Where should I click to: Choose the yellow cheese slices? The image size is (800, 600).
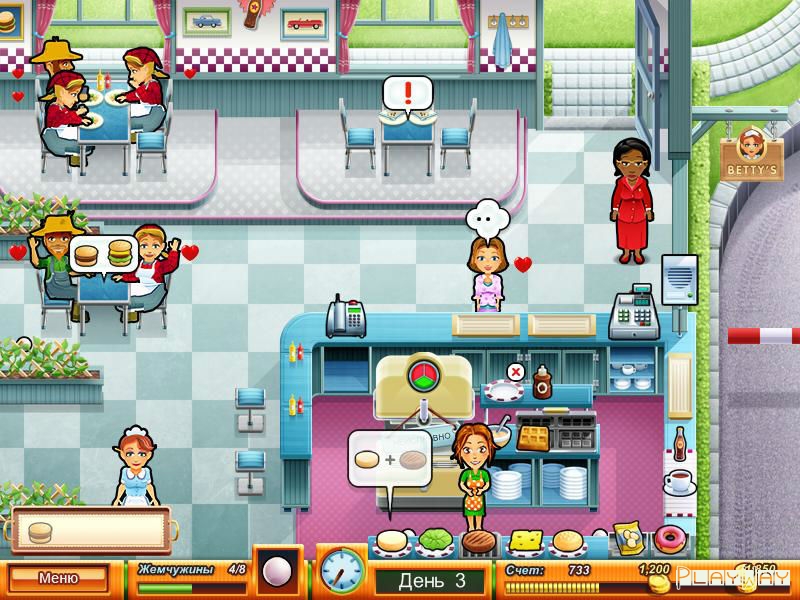524,541
